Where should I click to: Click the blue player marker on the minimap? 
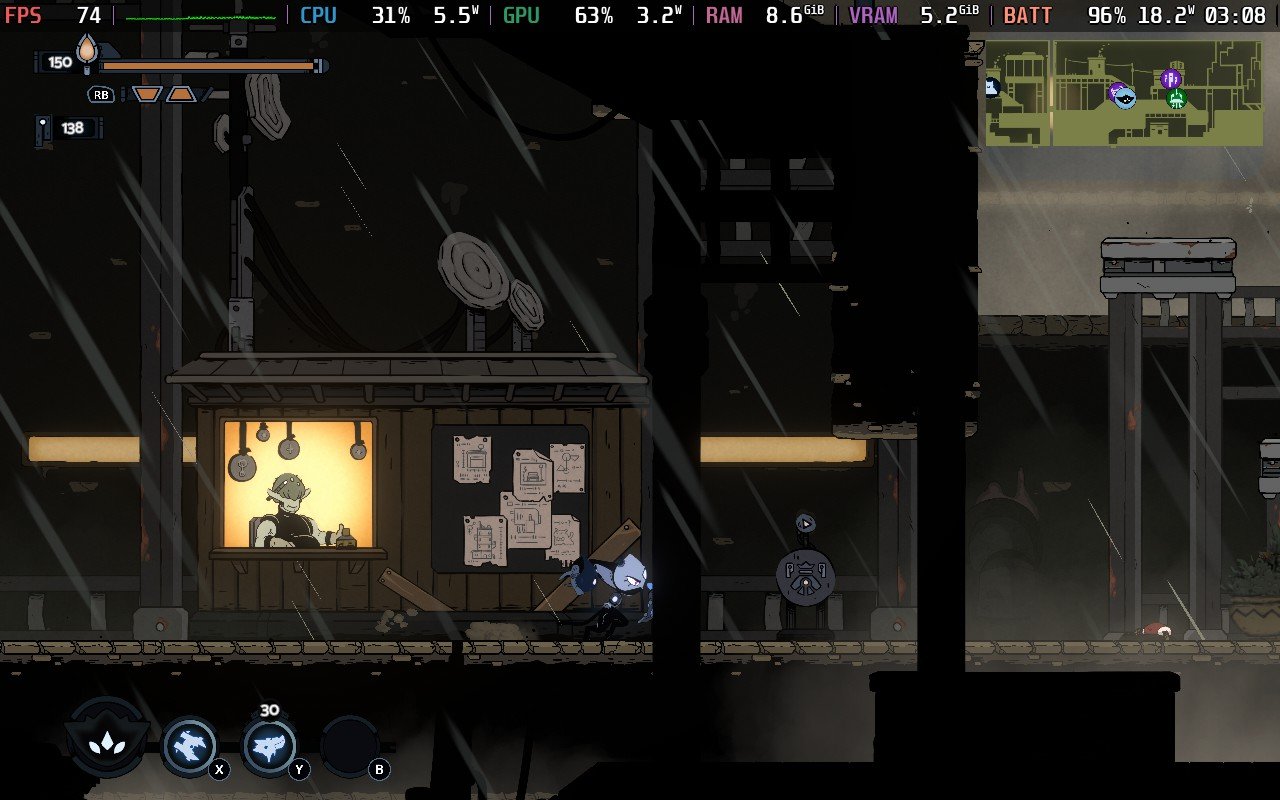1125,98
